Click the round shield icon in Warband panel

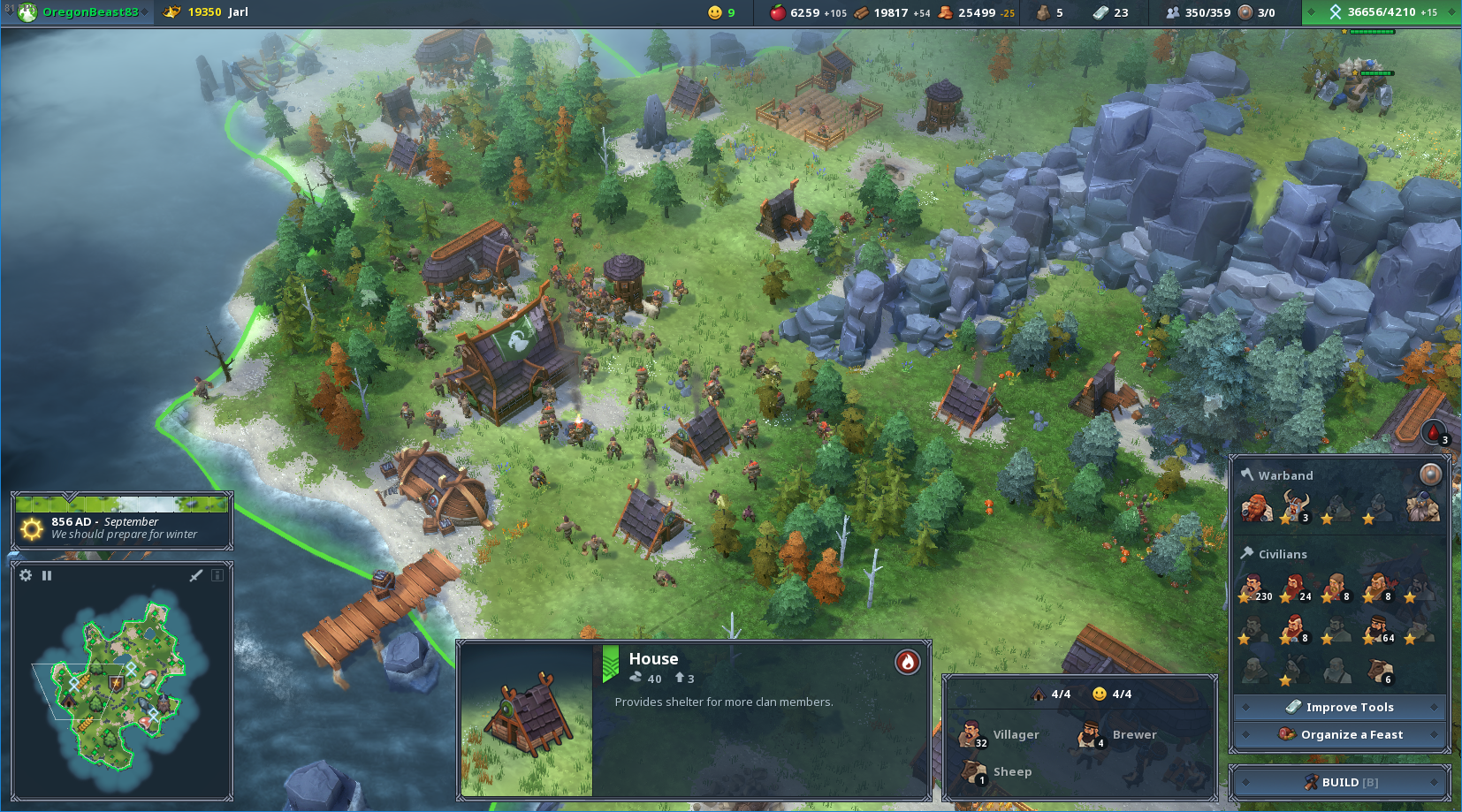pos(1429,474)
